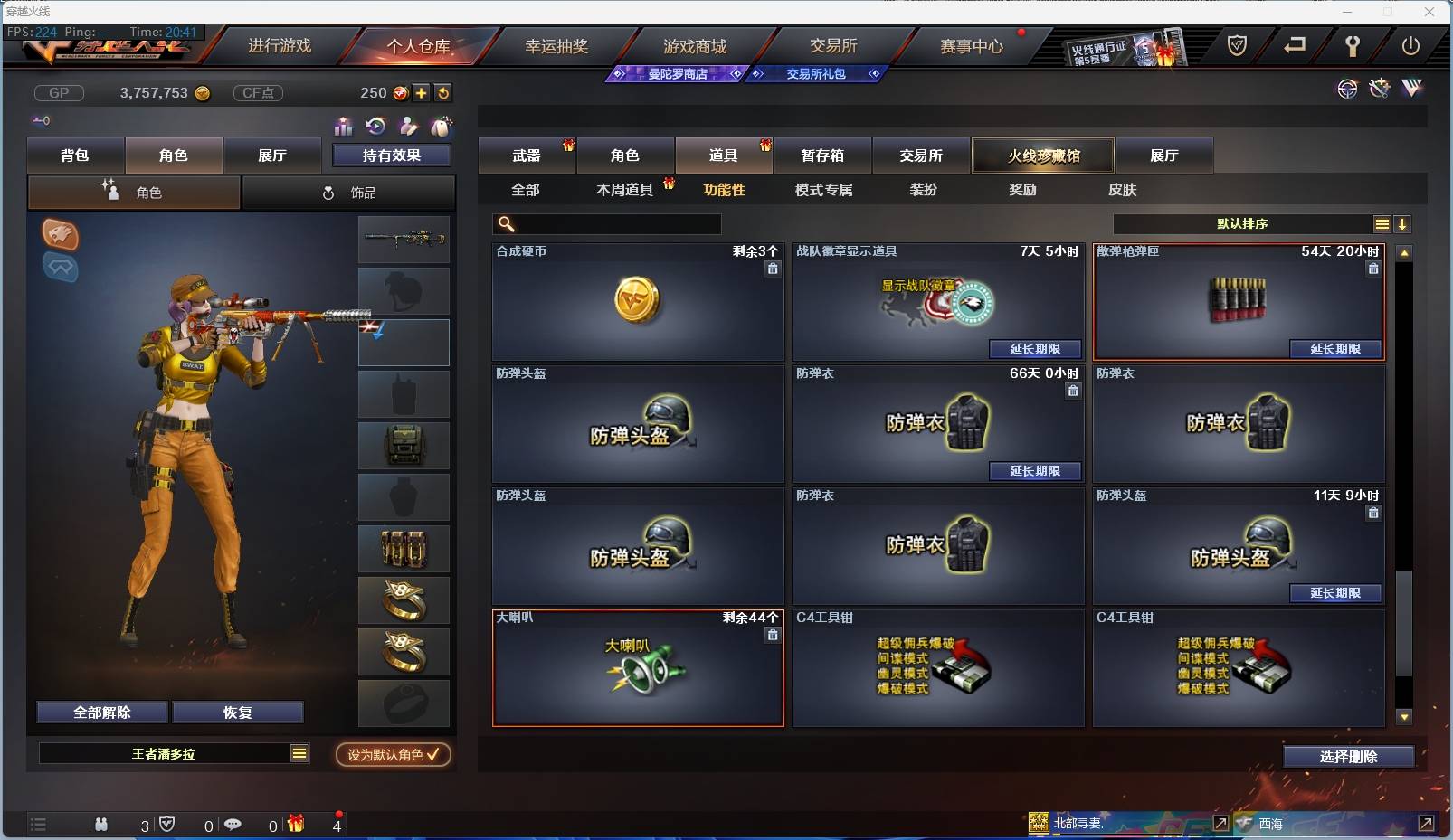Click the plus icon to recharge CF点
This screenshot has height=840, width=1453.
click(x=422, y=92)
